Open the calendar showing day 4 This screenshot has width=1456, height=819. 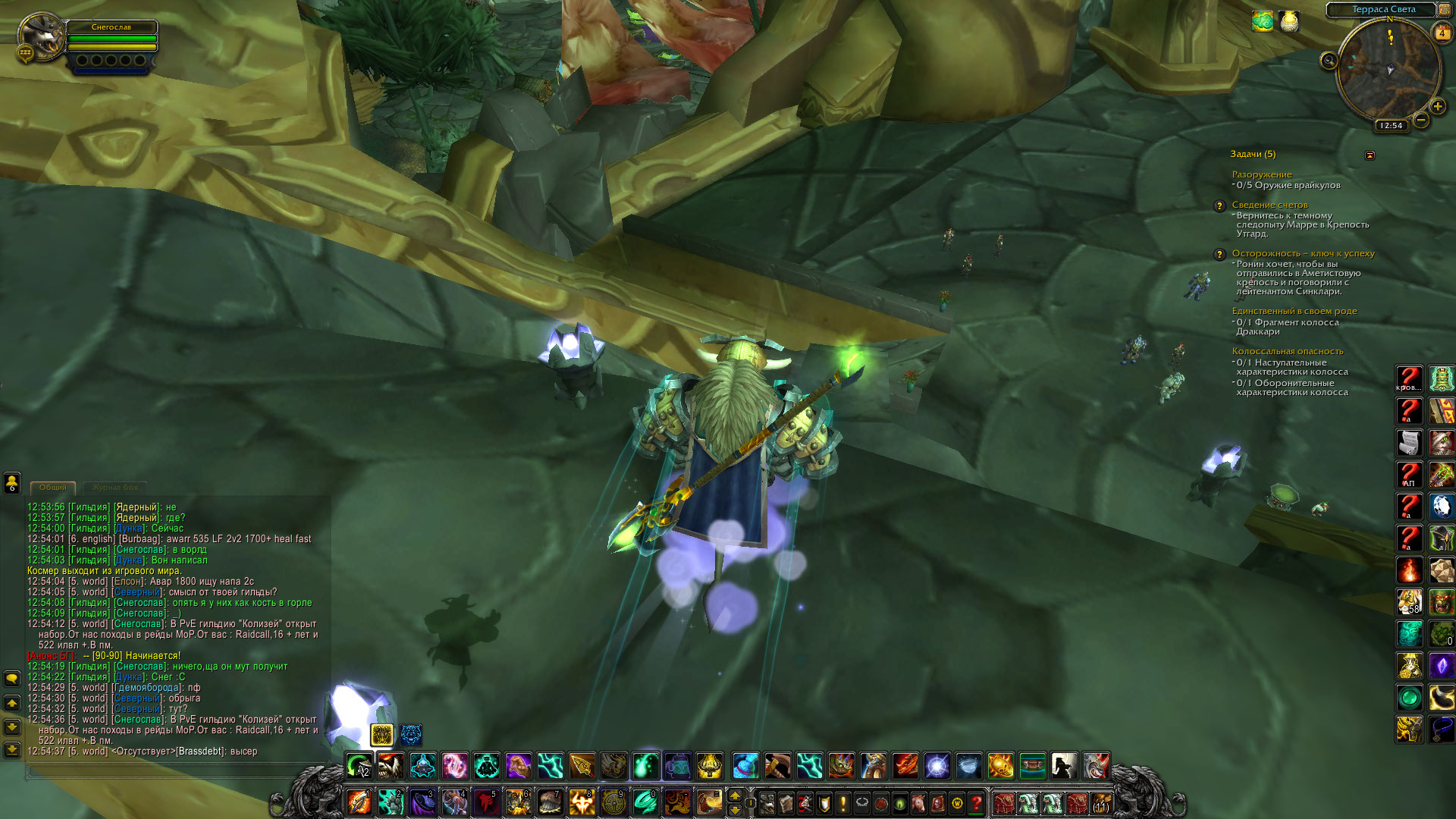pos(1442,33)
